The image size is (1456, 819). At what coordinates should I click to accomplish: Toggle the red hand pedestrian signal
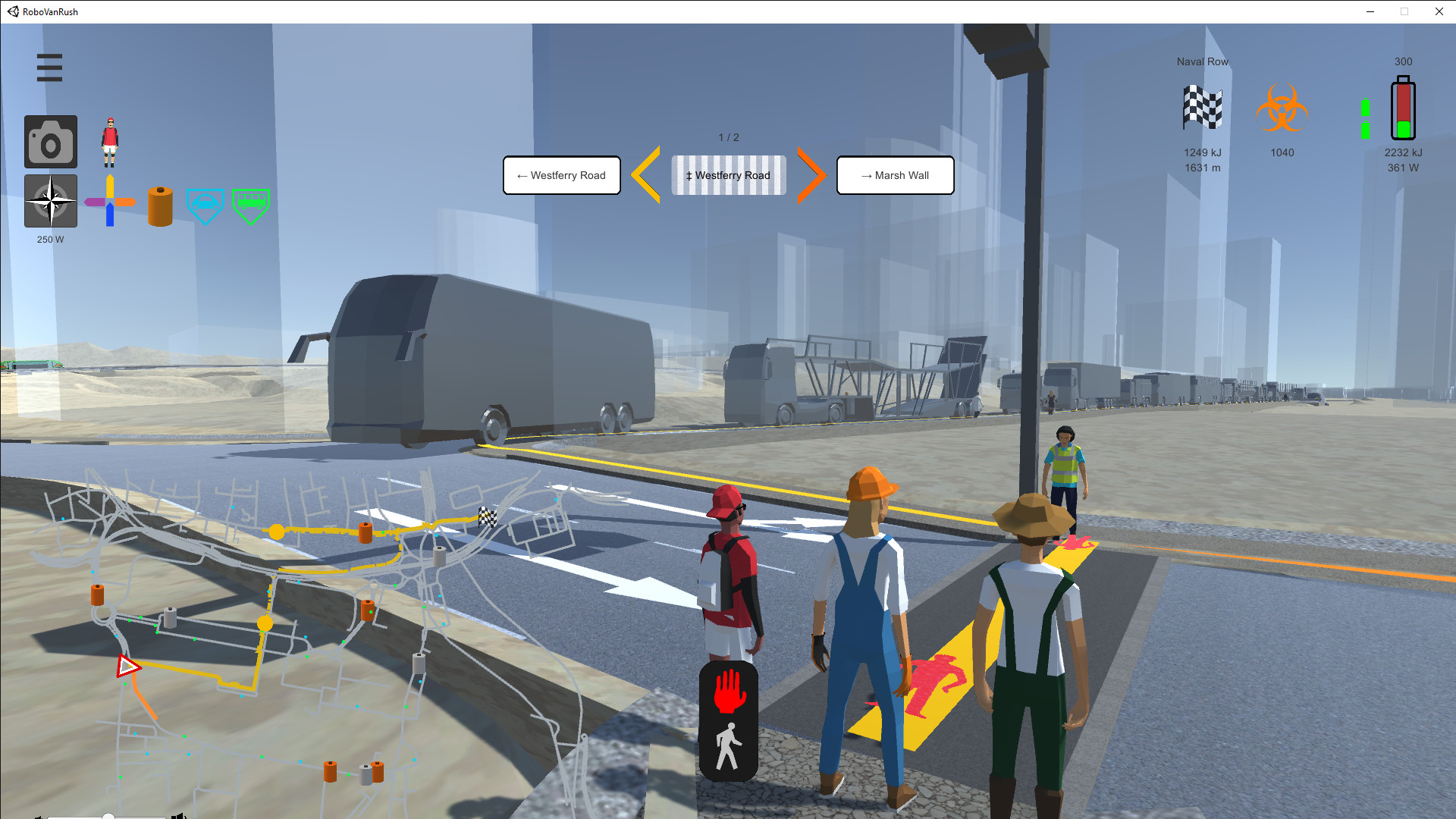point(730,690)
